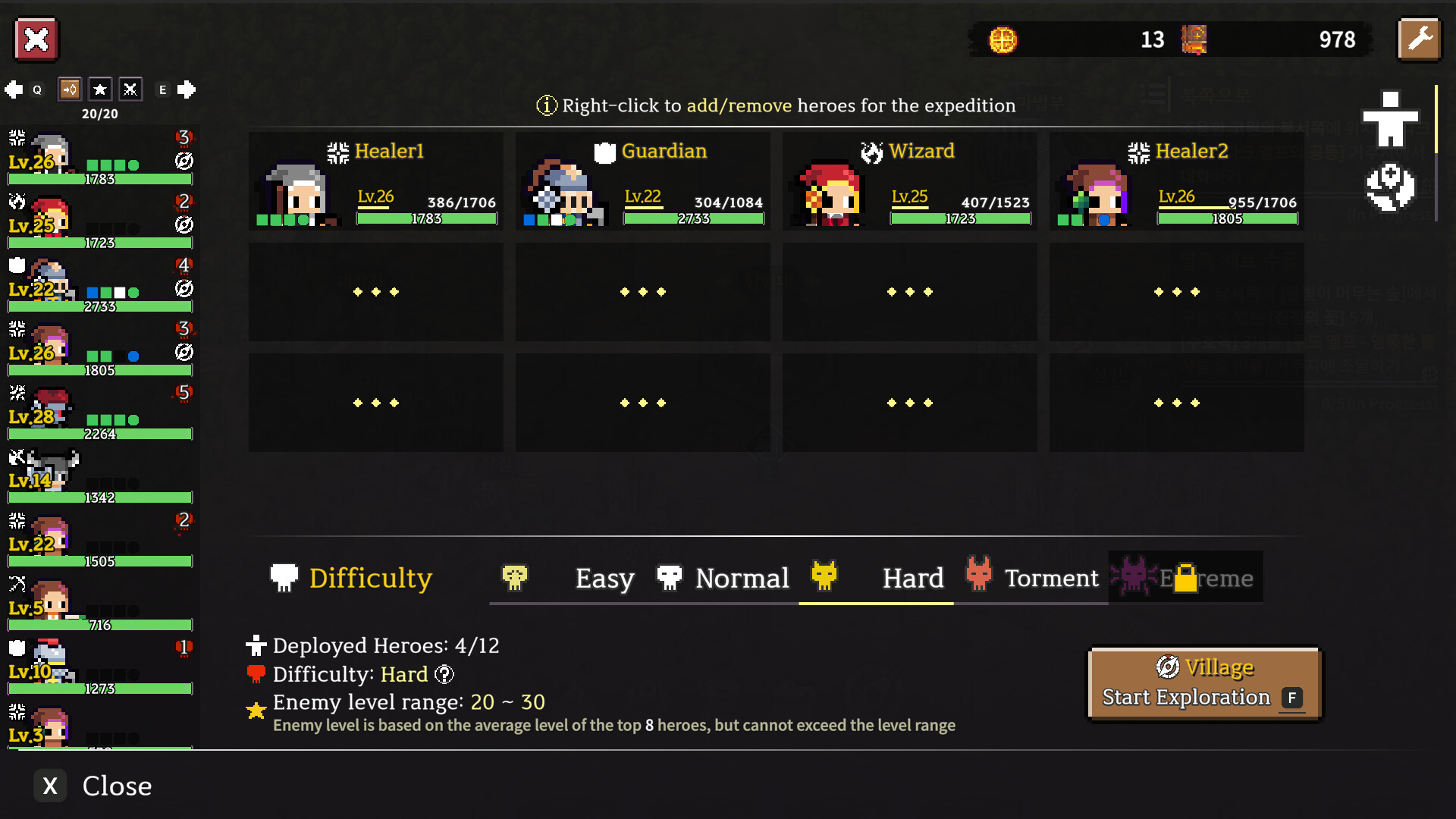Toggle the crossed swords filter
Image resolution: width=1456 pixels, height=819 pixels.
tap(130, 89)
